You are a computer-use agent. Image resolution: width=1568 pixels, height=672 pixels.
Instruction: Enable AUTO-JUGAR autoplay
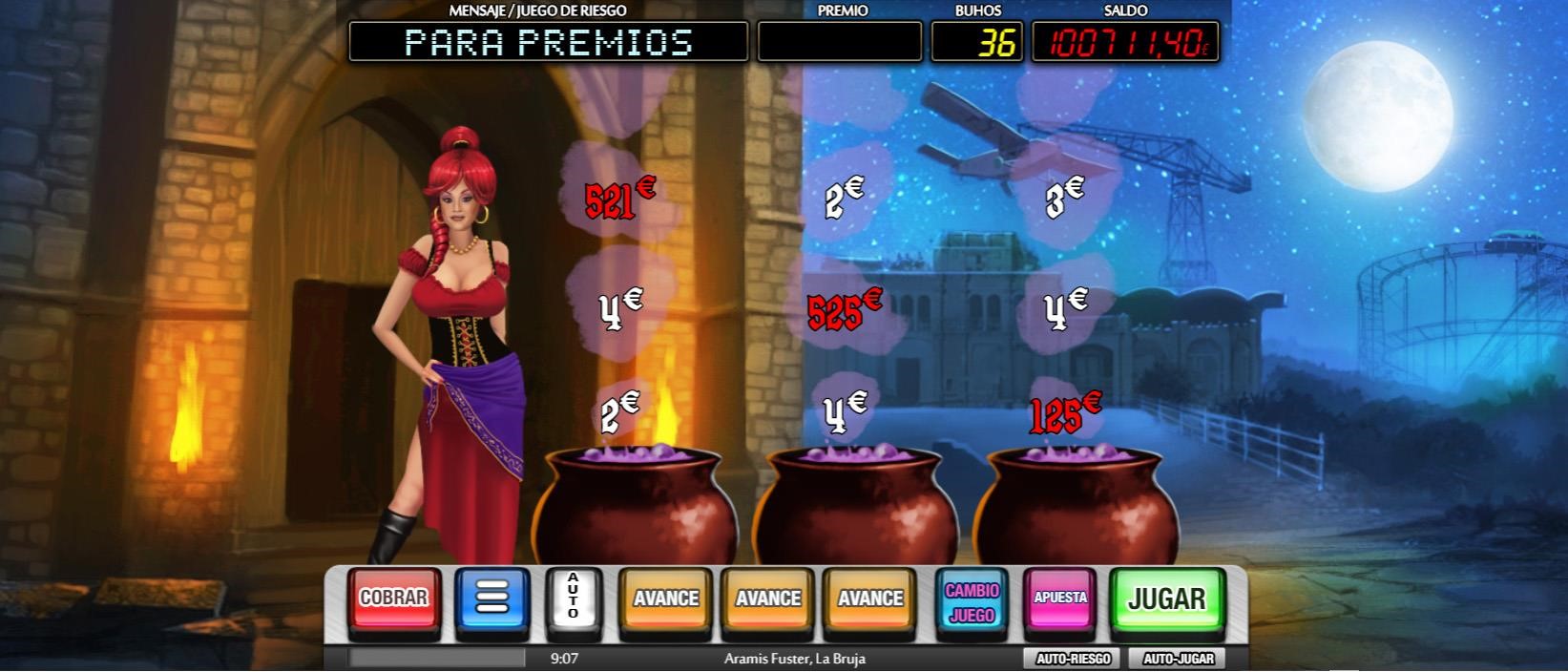1178,659
